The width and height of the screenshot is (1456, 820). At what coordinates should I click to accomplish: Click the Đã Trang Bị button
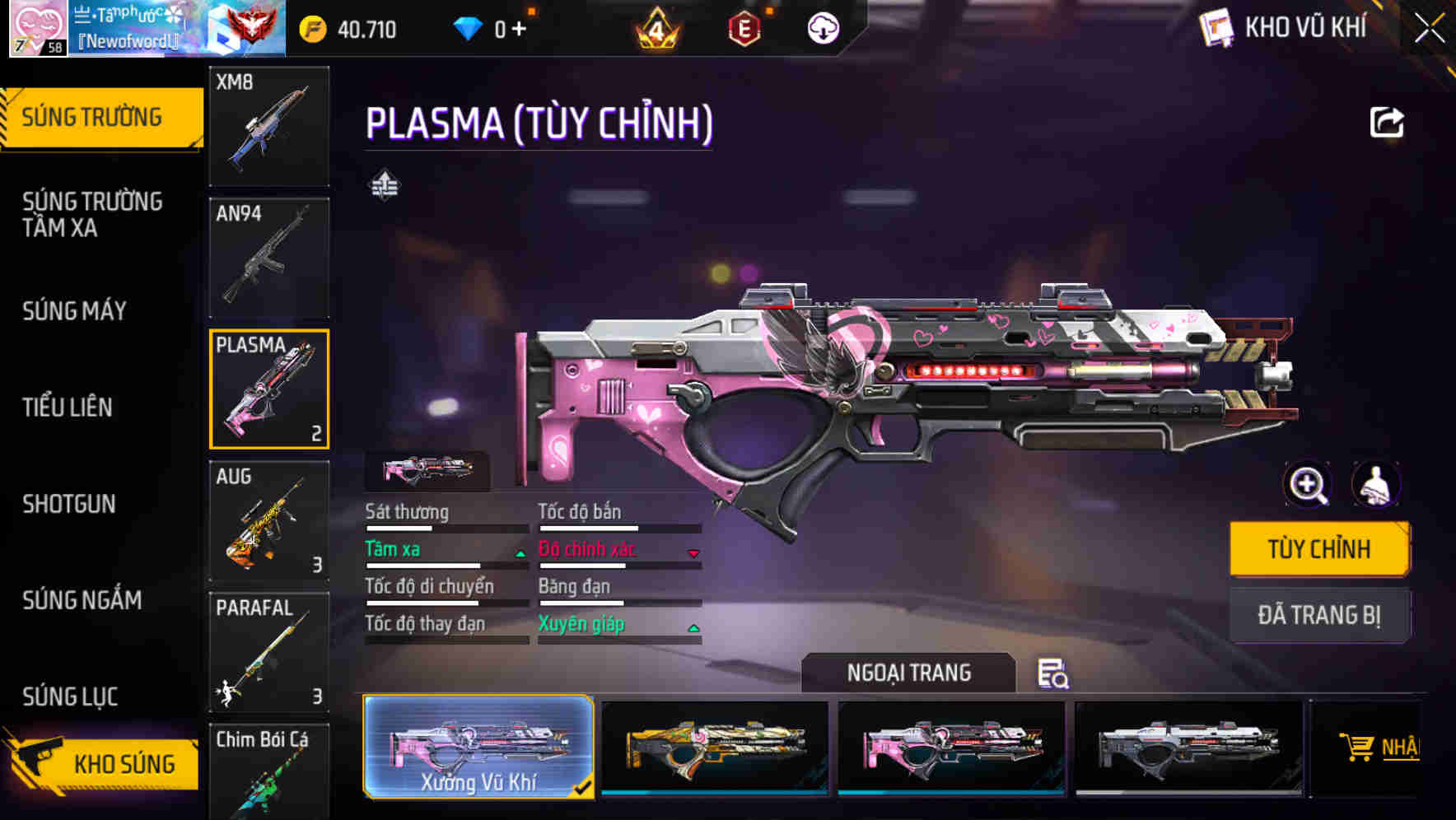[1318, 615]
